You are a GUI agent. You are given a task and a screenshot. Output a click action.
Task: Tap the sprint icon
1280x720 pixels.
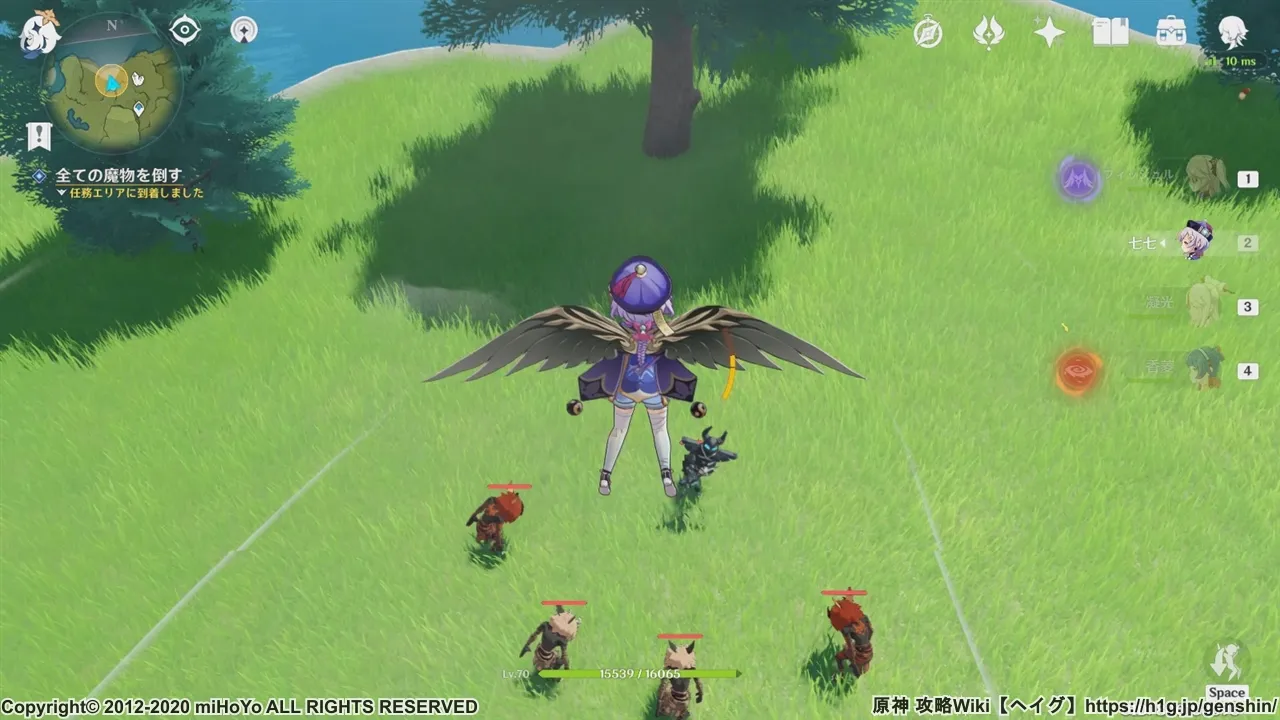[x=1227, y=662]
